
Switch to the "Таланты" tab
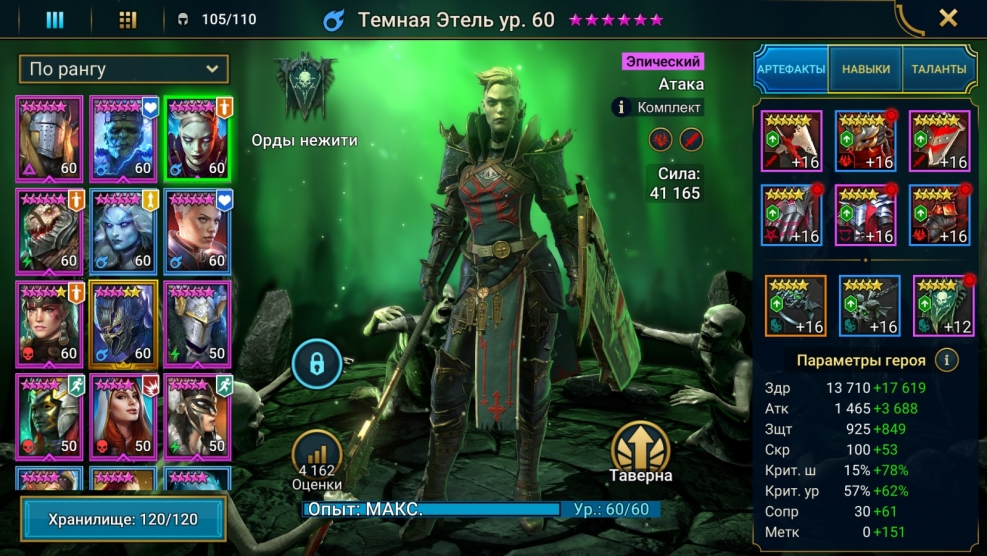938,69
